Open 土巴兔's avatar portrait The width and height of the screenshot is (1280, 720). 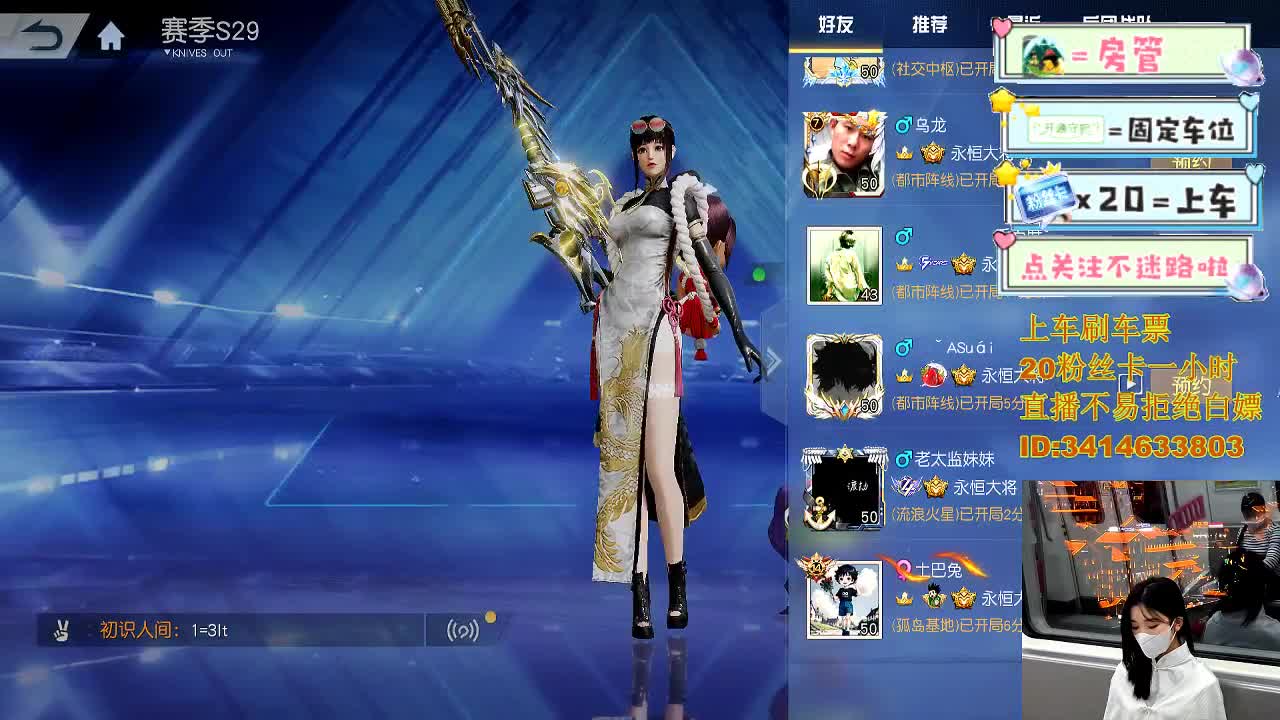[x=843, y=600]
